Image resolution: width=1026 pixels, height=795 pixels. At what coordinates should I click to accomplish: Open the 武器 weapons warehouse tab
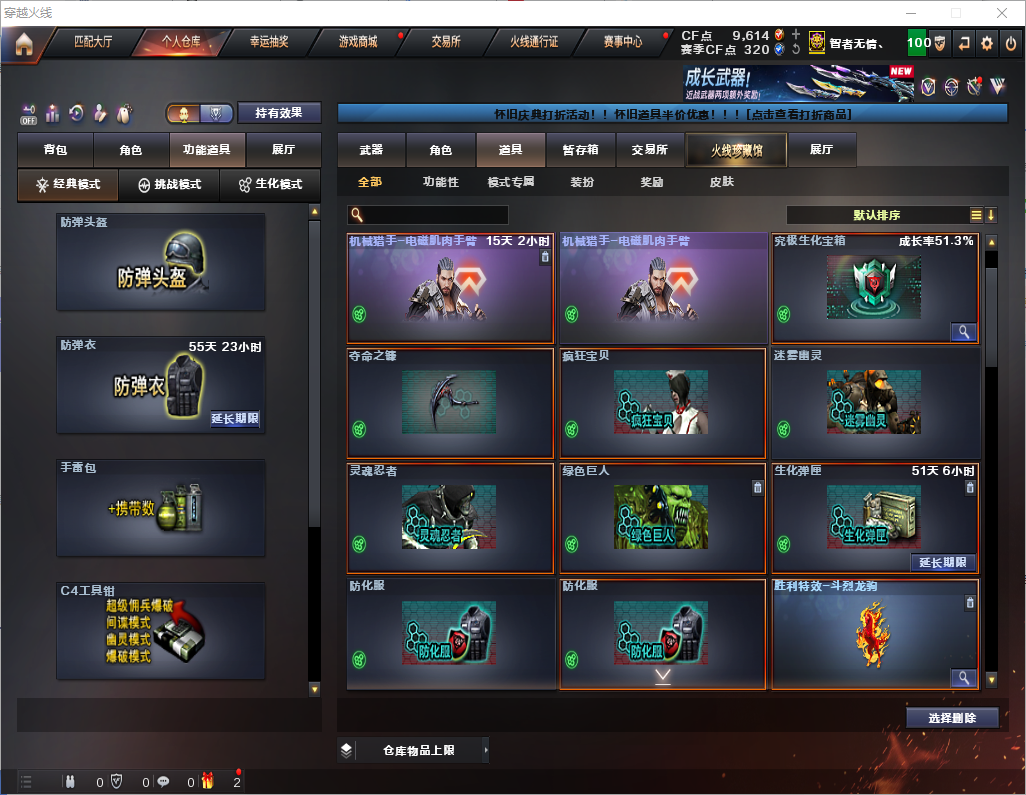[x=371, y=150]
